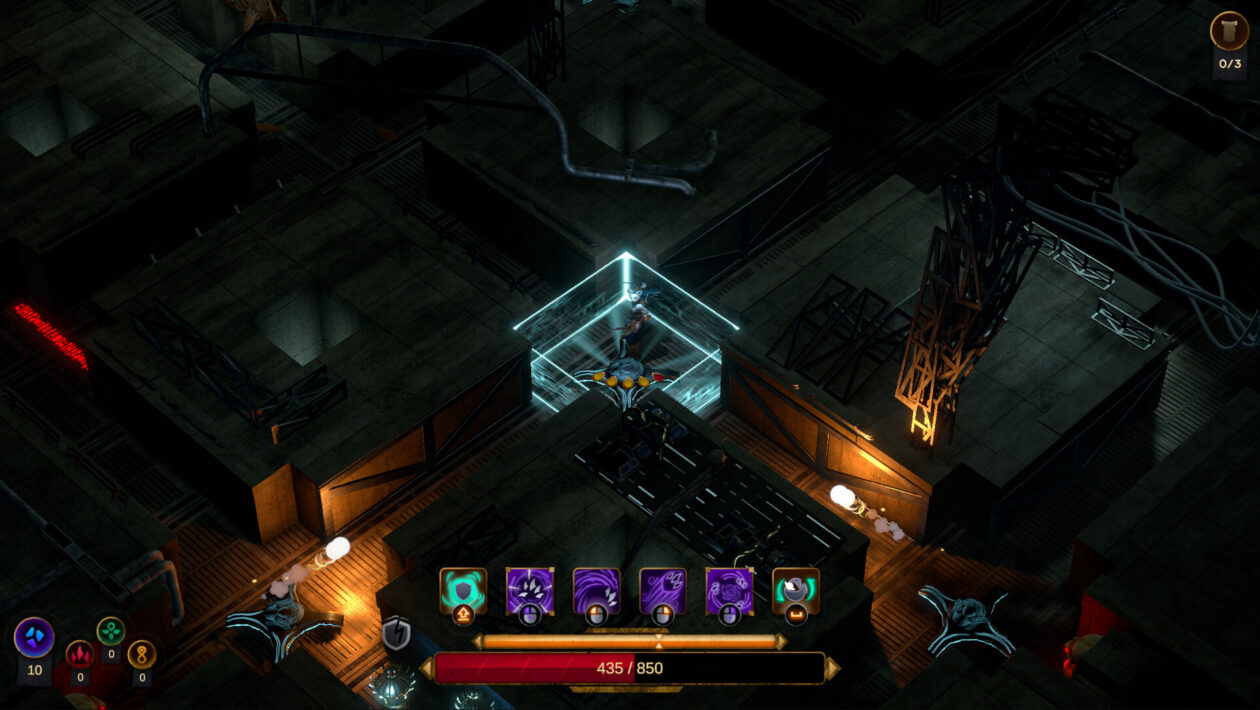Use the purple claw burst ability
Viewport: 1260px width, 710px height.
pos(530,591)
